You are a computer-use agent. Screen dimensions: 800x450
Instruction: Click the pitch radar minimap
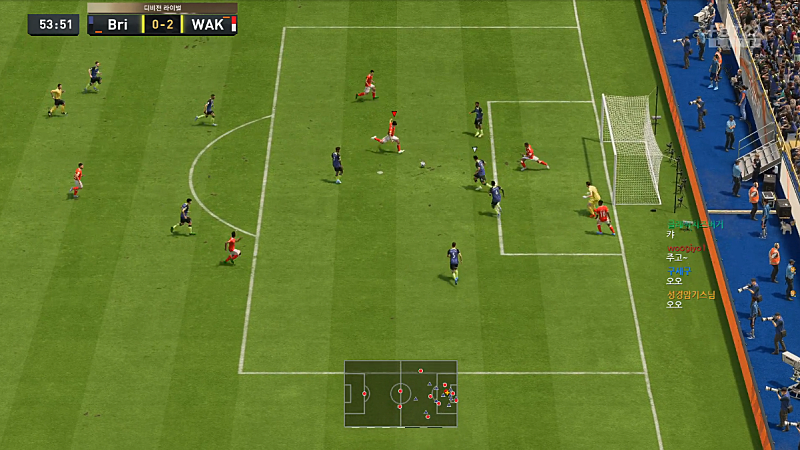pyautogui.click(x=400, y=393)
